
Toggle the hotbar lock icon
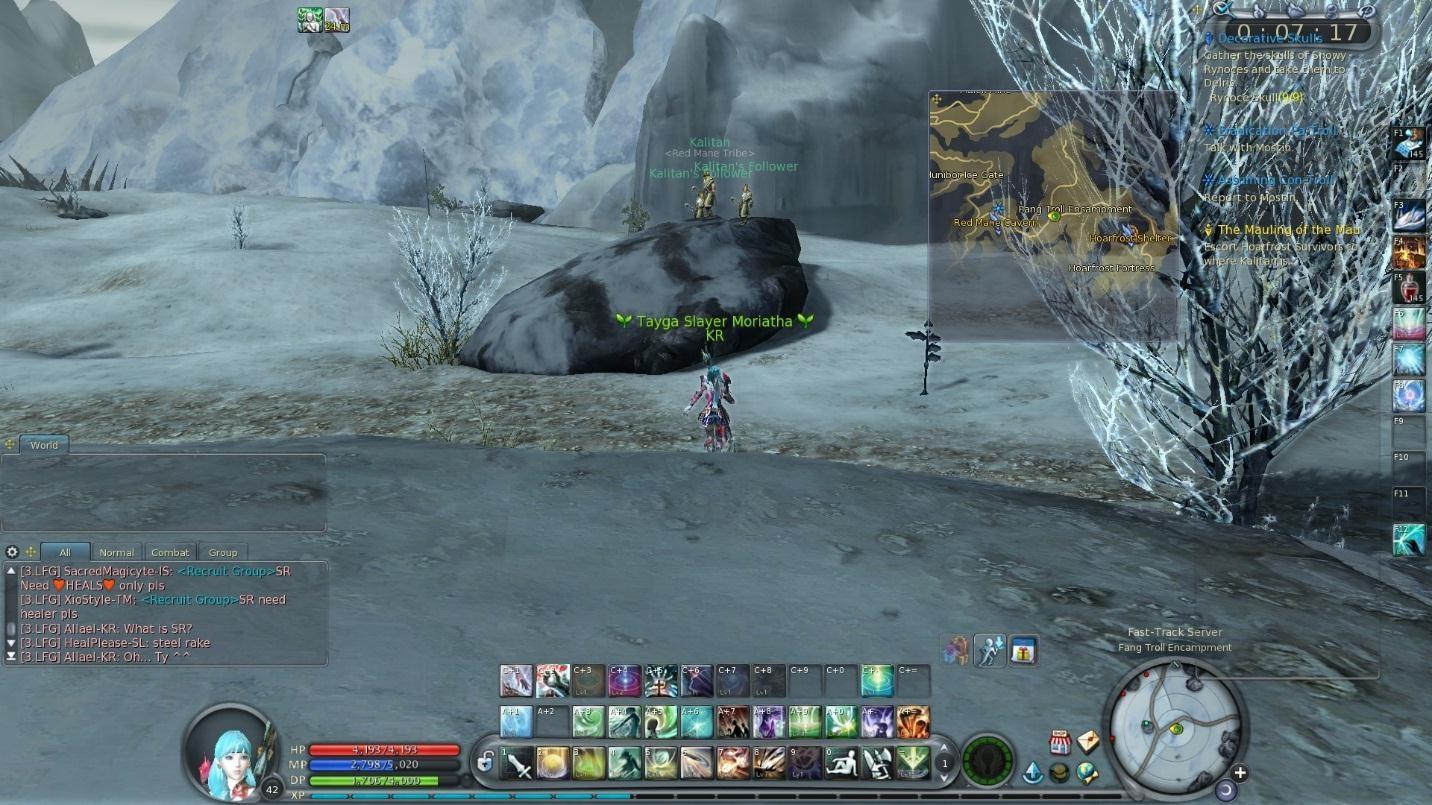[485, 763]
